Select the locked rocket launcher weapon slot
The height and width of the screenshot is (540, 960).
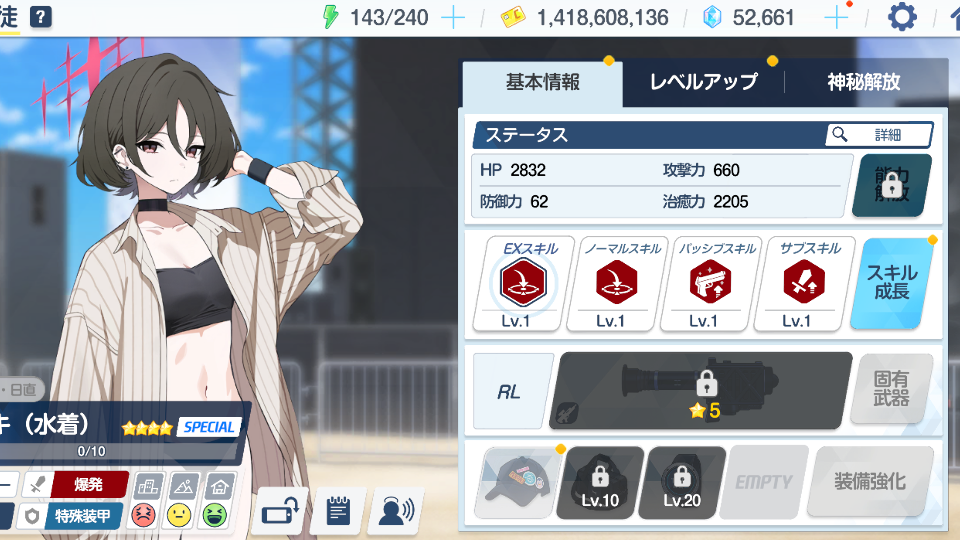704,390
